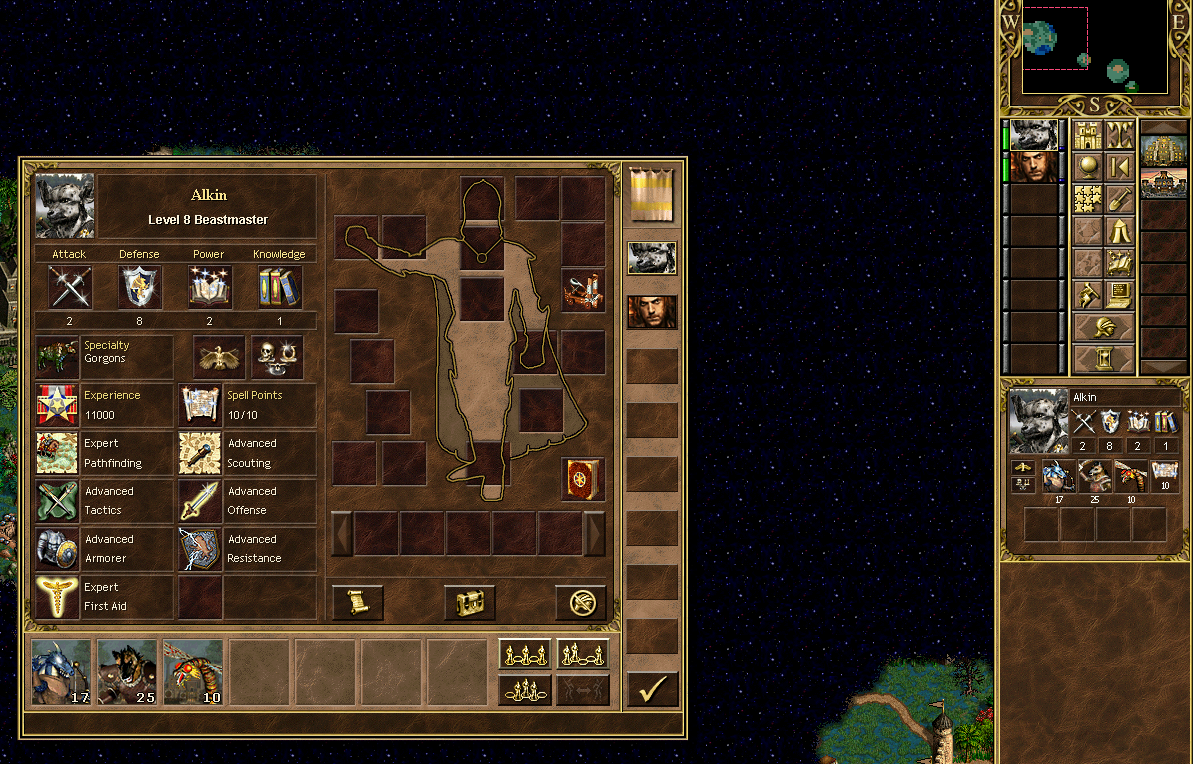The height and width of the screenshot is (764, 1193).
Task: Open the quest log scroll button
Action: pos(357,602)
